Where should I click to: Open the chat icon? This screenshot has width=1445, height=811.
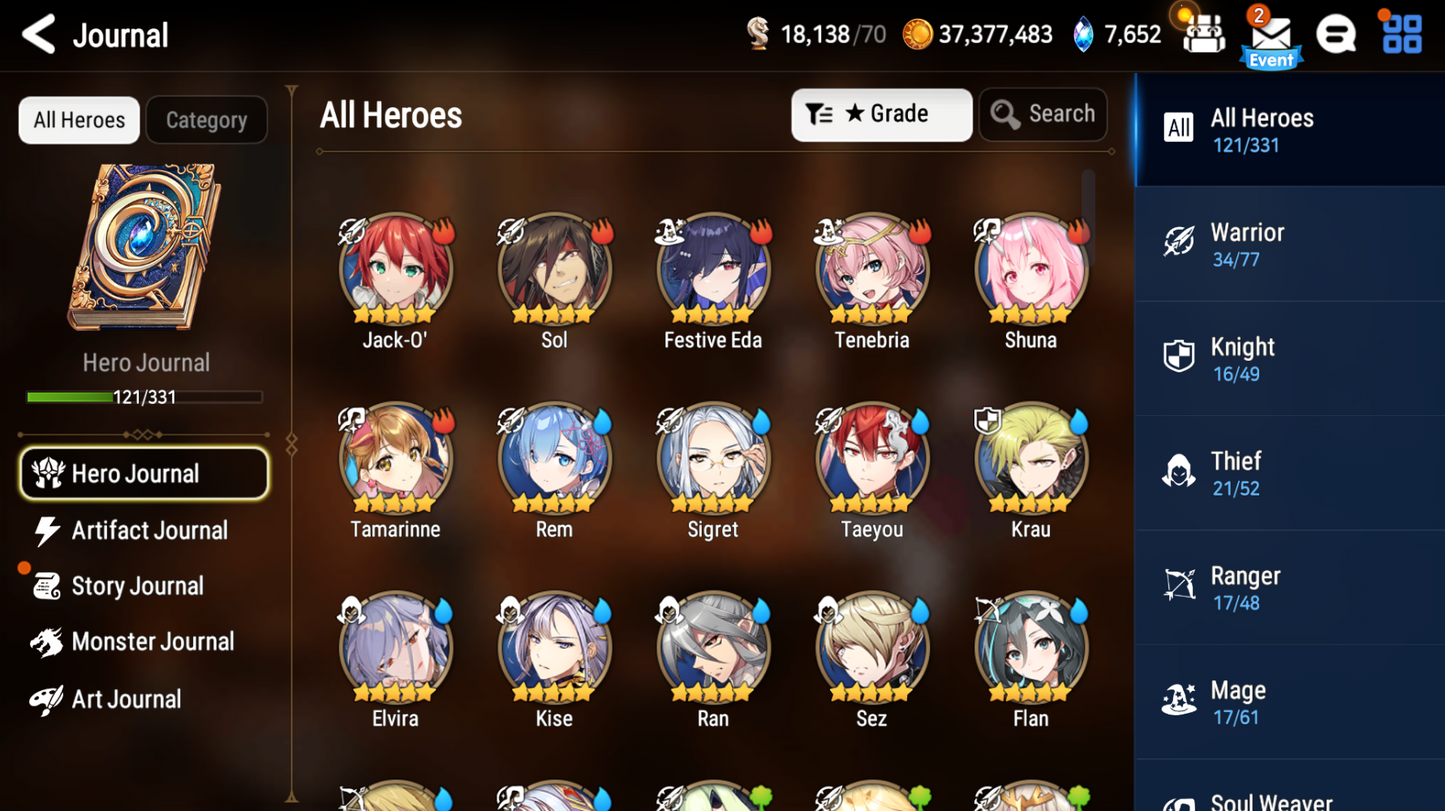coord(1337,32)
